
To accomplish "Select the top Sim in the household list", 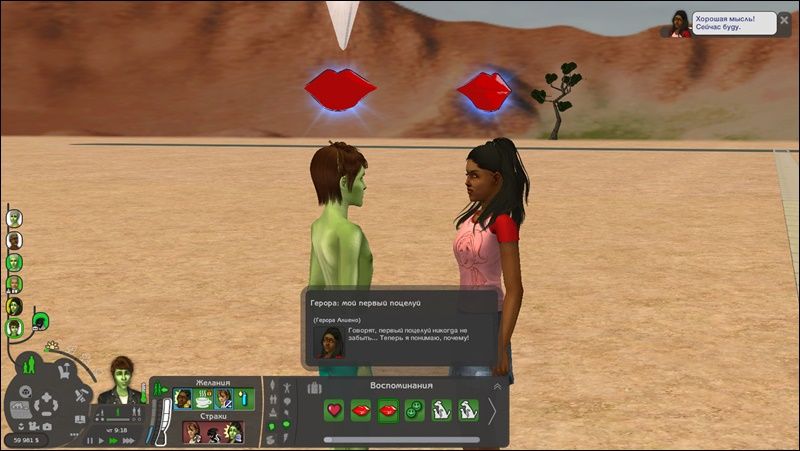I will coord(14,217).
